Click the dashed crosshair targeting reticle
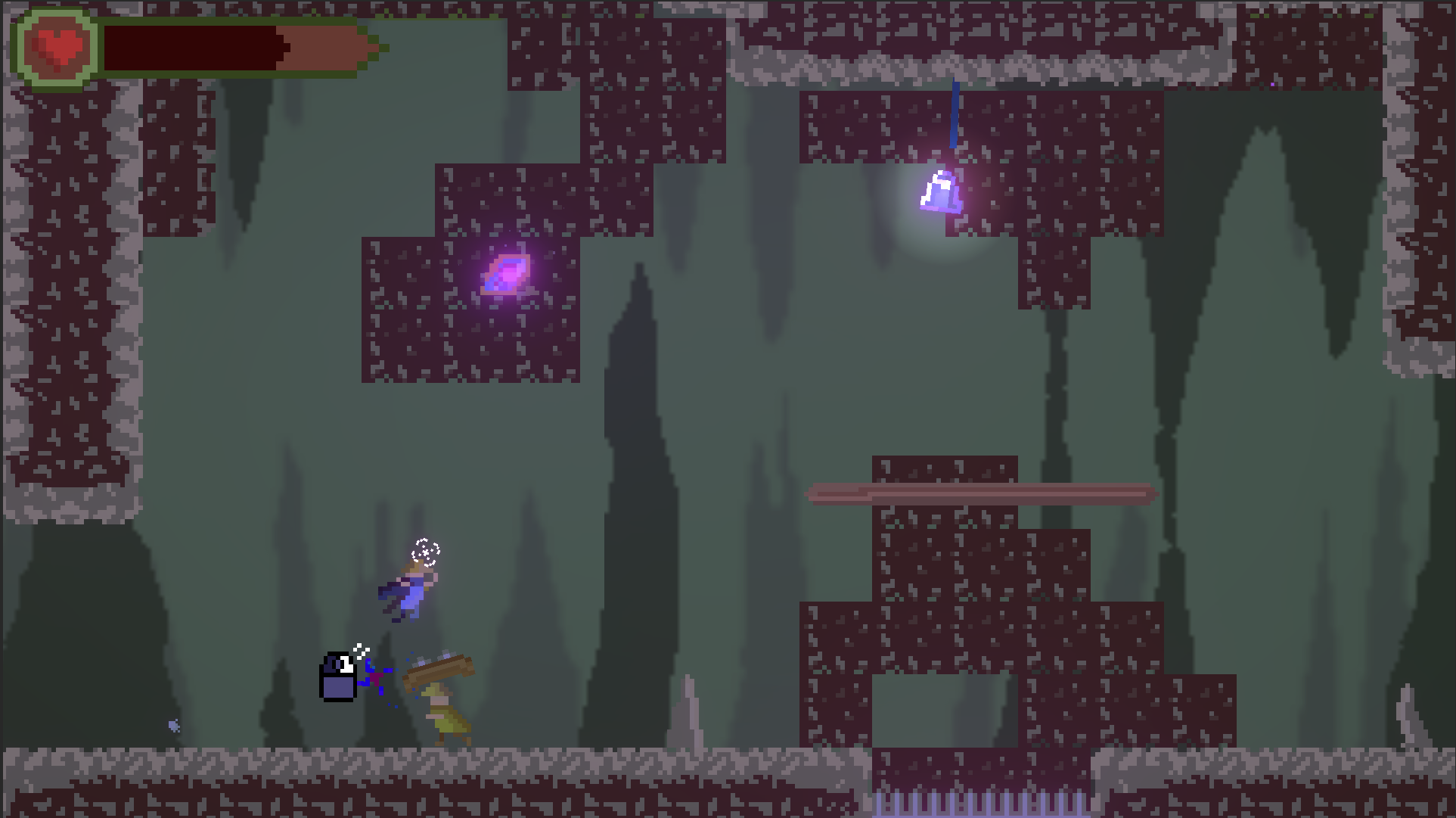Viewport: 1456px width, 818px height. 426,551
